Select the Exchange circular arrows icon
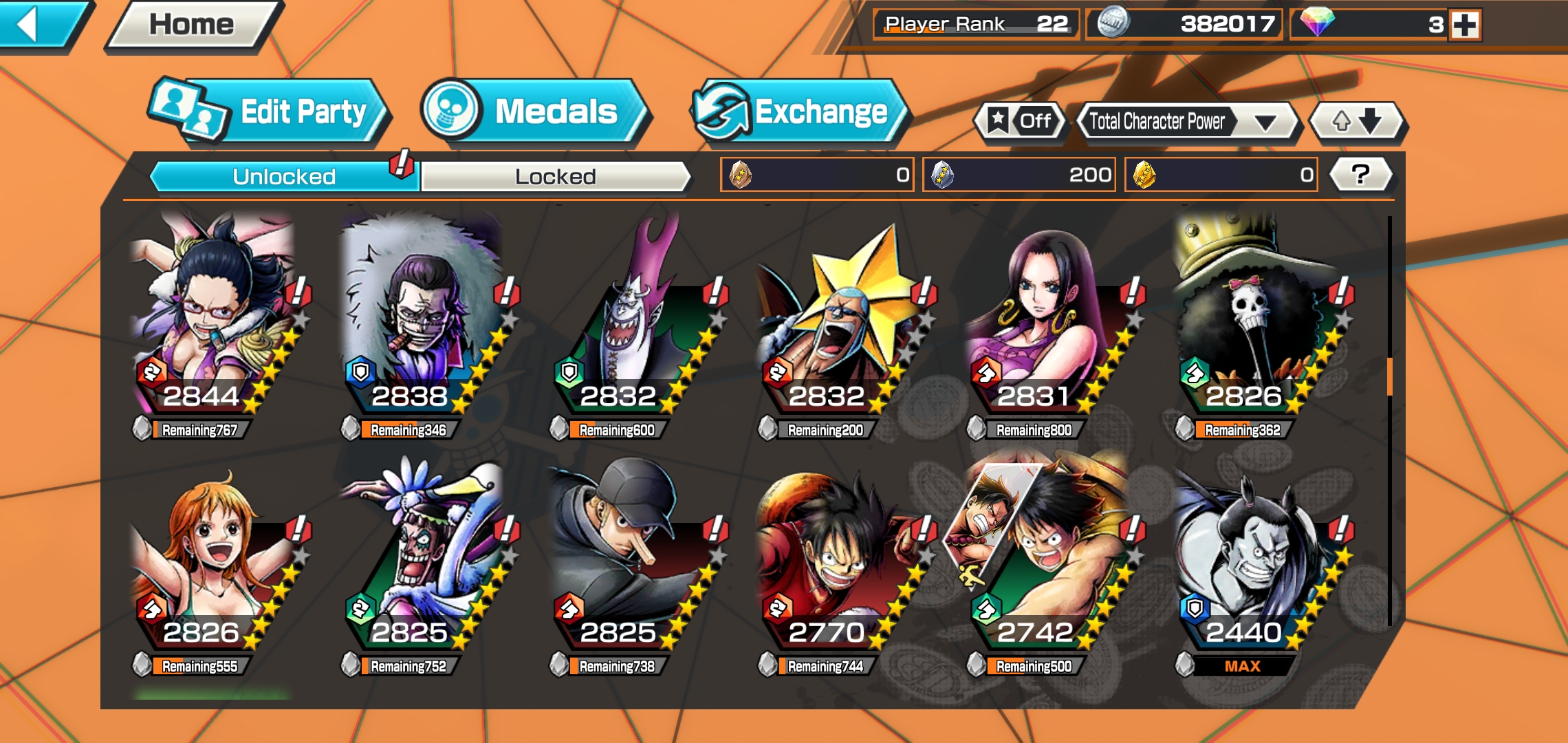 pyautogui.click(x=721, y=110)
